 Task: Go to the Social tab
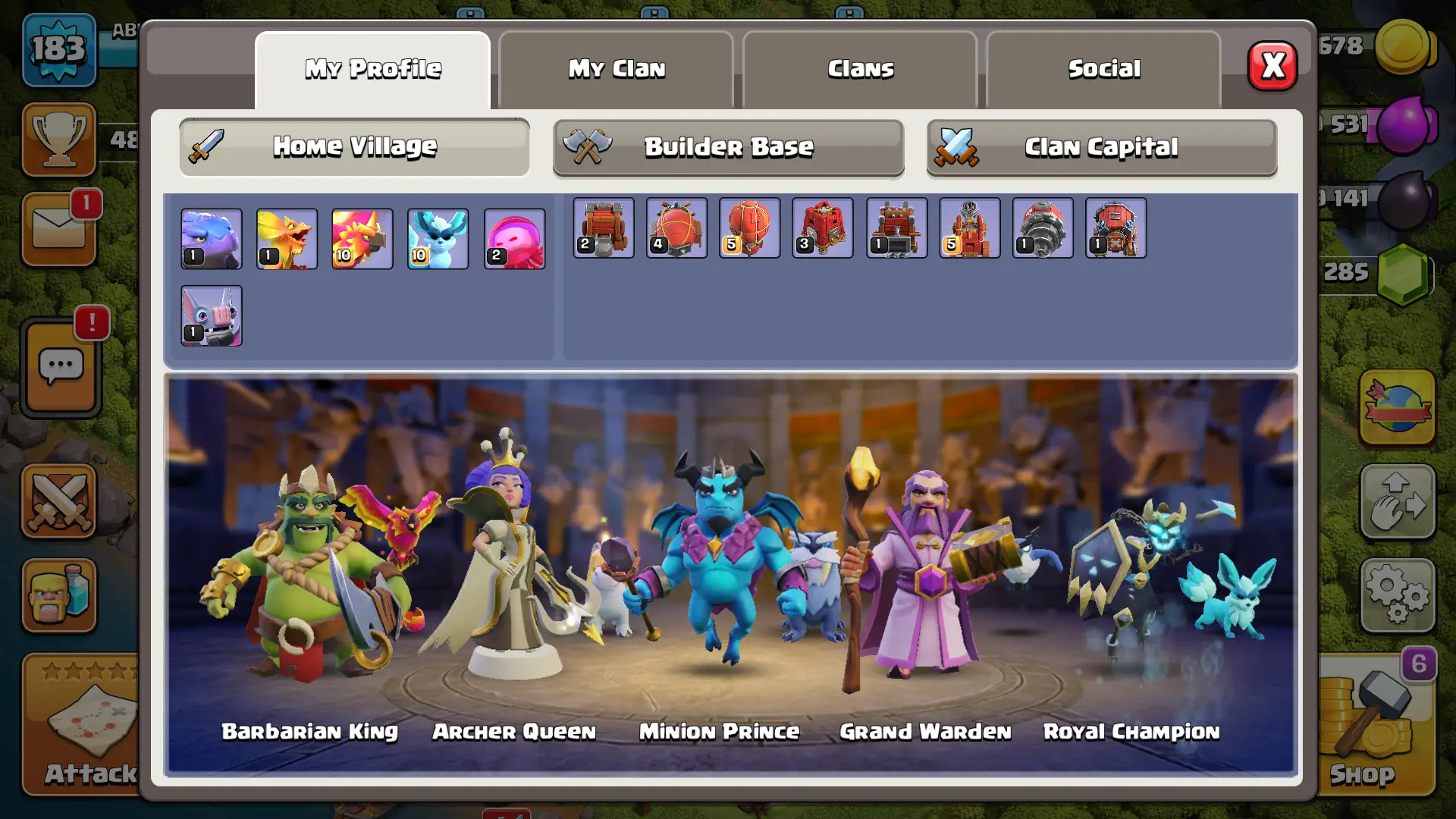point(1103,69)
